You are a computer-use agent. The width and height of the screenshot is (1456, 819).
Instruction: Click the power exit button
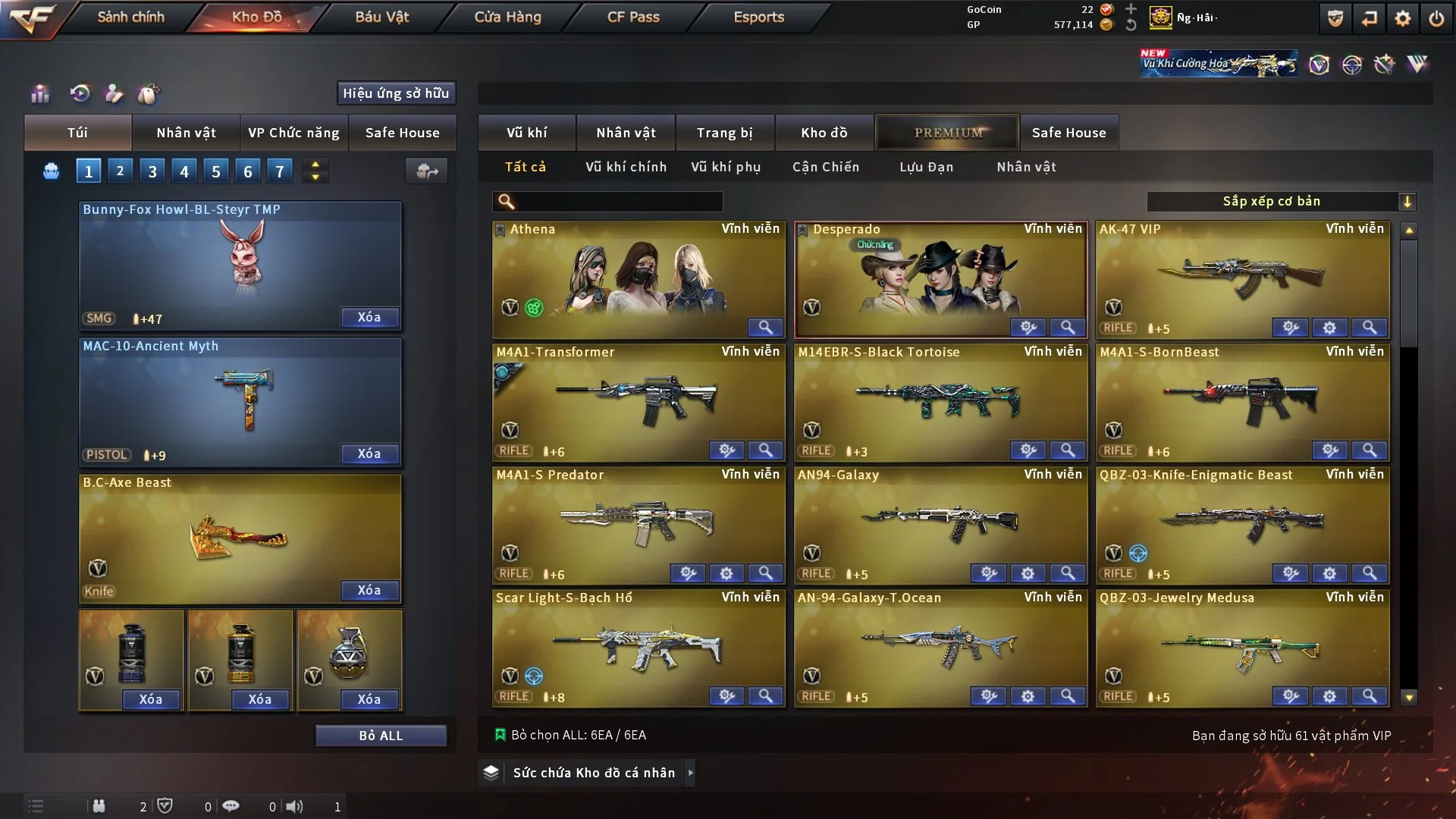(1436, 18)
